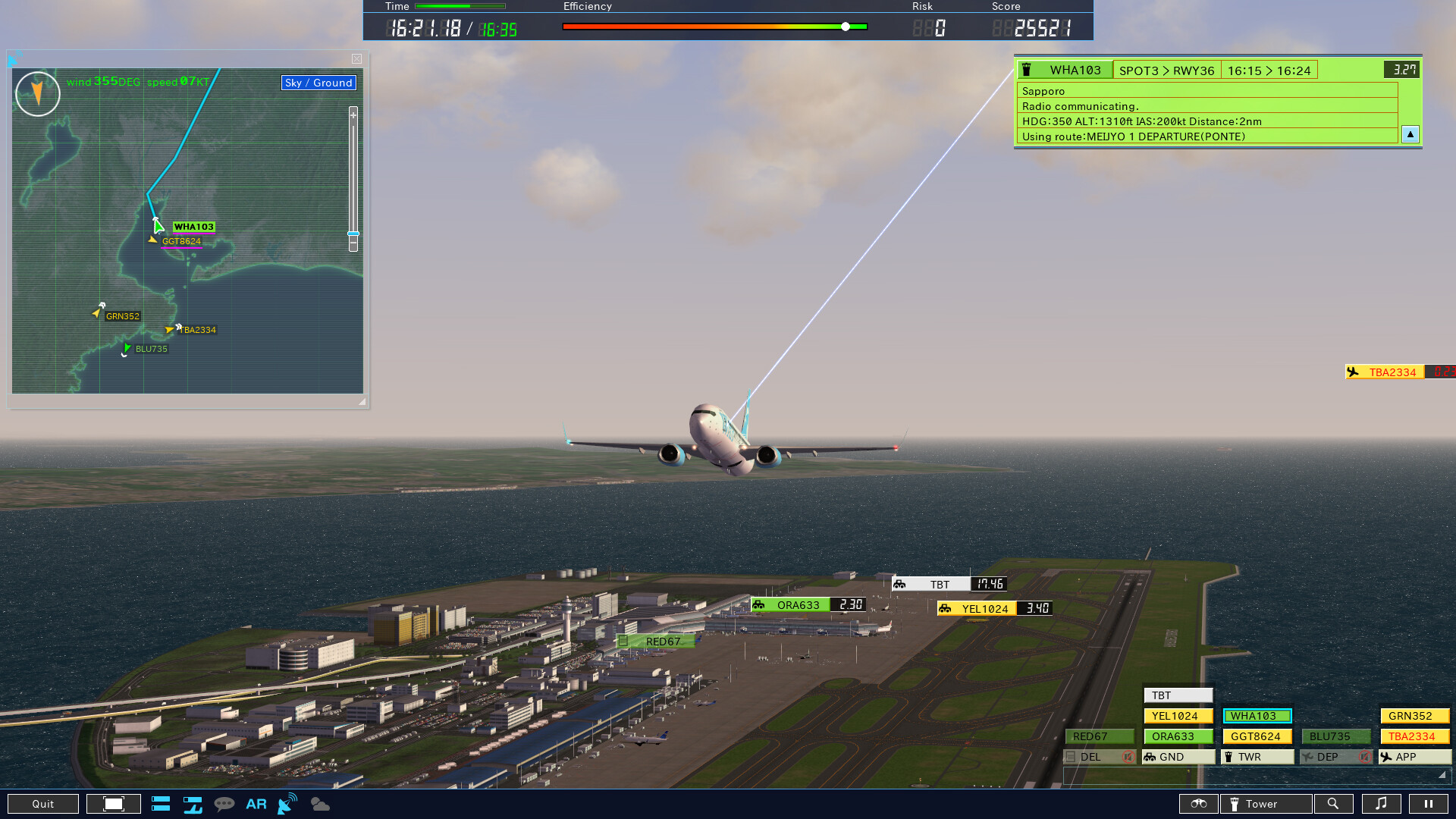This screenshot has width=1456, height=819.
Task: Click the weather cloud icon
Action: (319, 804)
